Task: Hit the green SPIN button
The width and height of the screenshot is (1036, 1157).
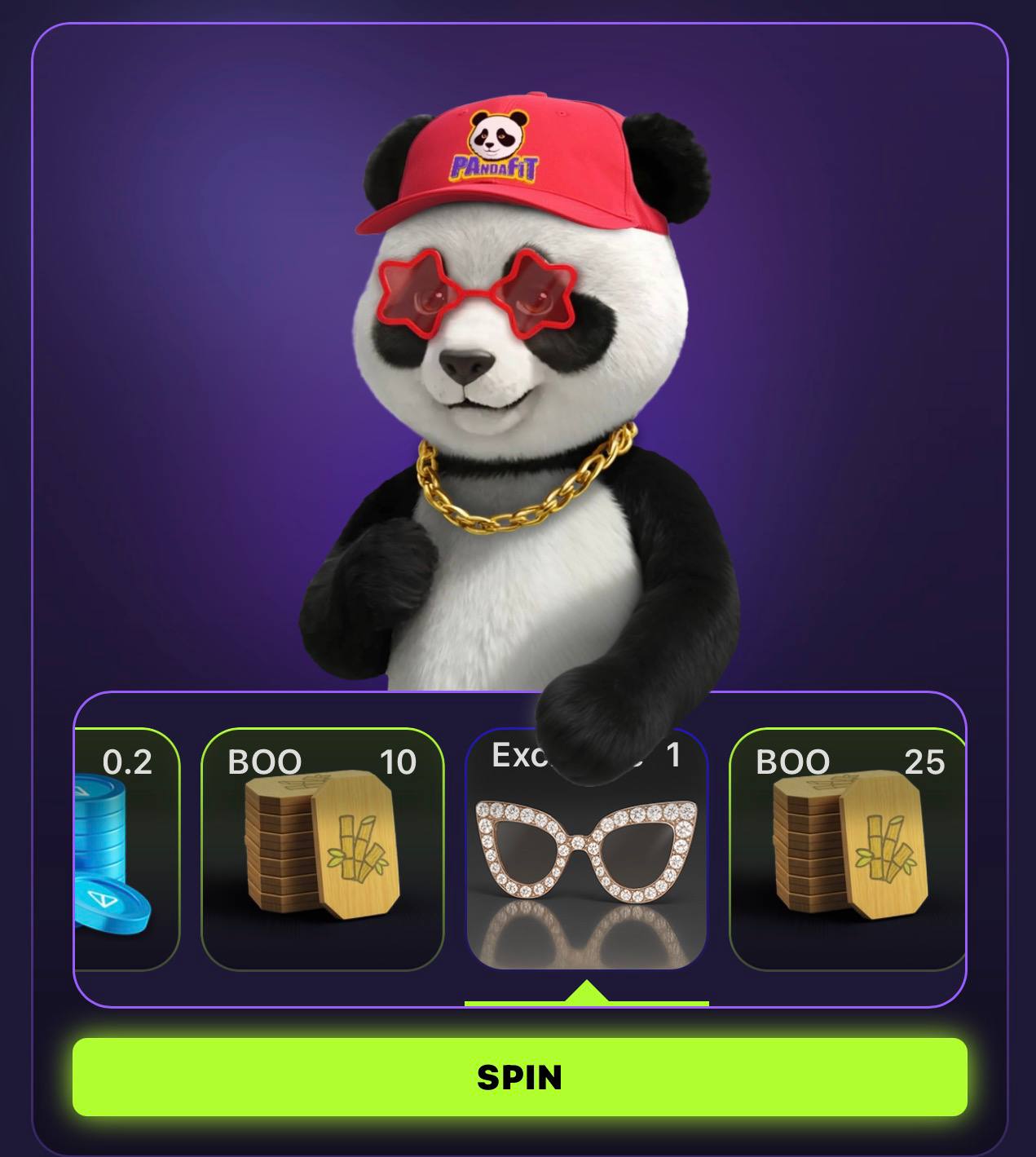Action: click(519, 1076)
